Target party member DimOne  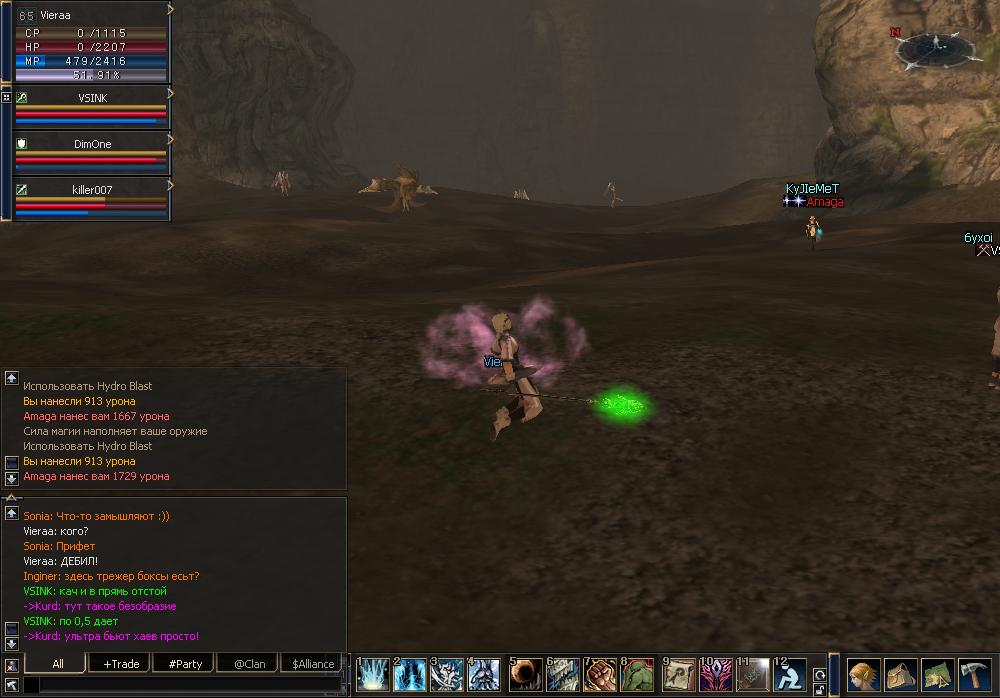click(x=93, y=144)
